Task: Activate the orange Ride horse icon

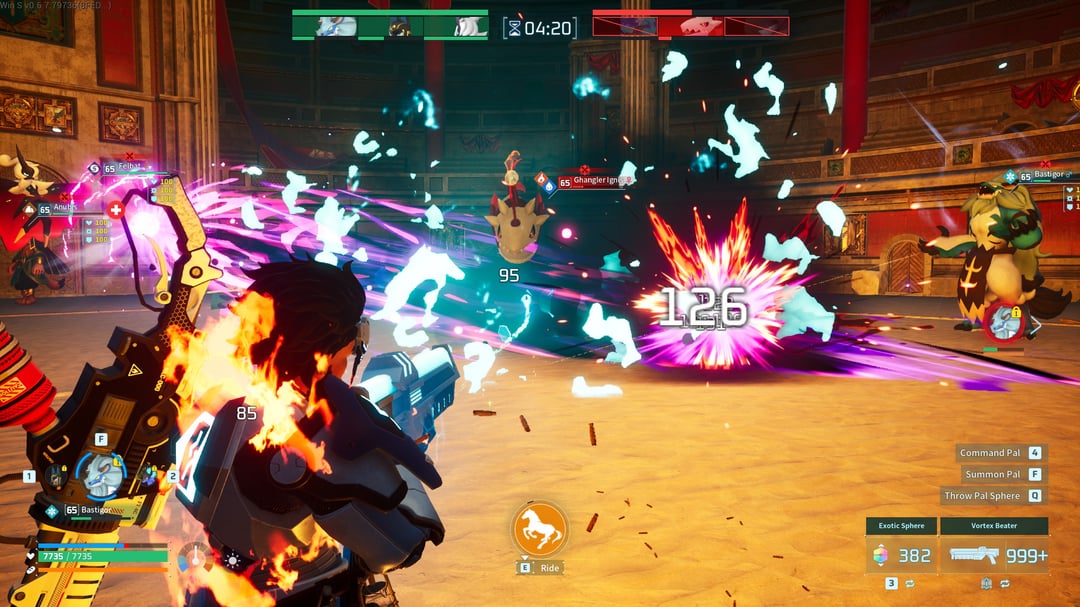Action: tap(540, 529)
